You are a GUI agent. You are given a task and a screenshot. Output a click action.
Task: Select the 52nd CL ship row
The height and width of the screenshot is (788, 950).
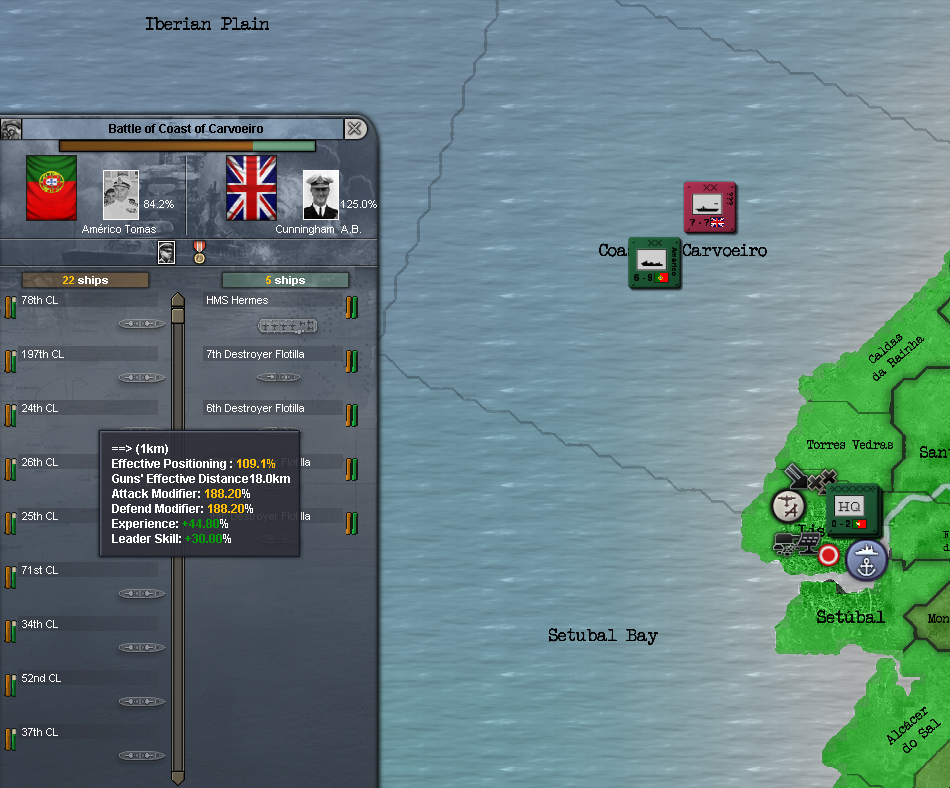point(88,688)
